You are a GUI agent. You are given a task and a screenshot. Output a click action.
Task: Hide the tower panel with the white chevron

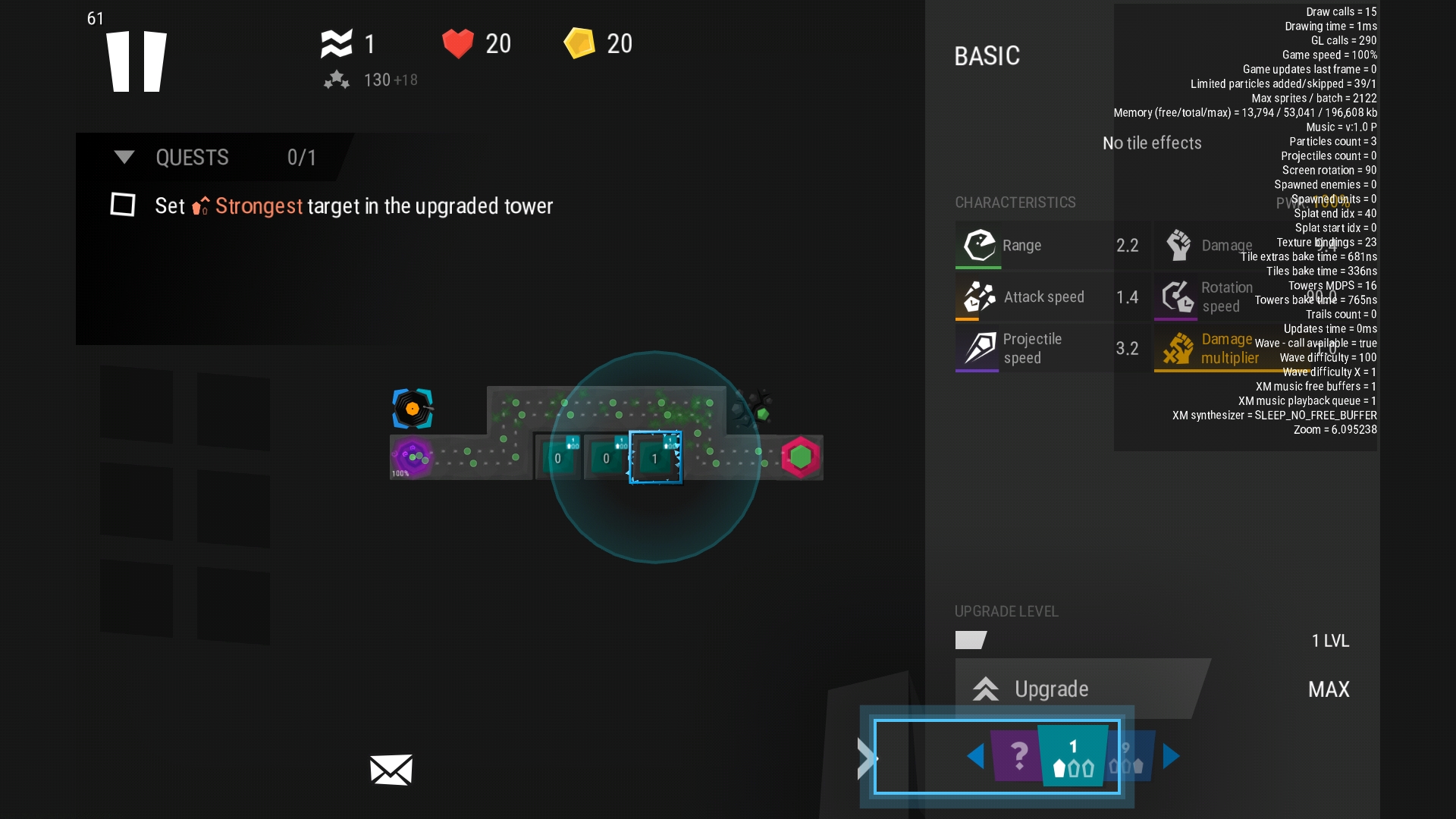click(867, 758)
